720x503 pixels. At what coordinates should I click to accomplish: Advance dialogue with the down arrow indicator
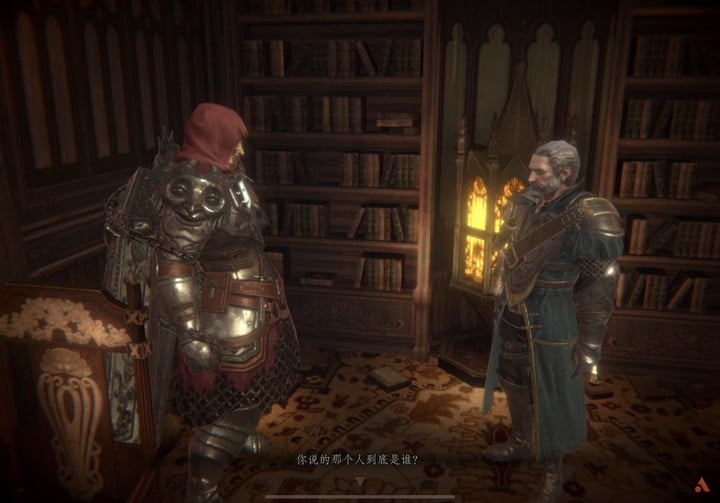[361, 479]
